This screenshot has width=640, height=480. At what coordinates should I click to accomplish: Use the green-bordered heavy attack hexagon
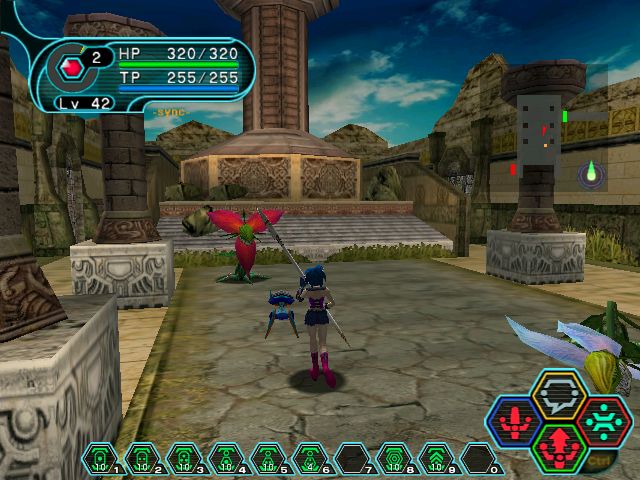click(560, 446)
